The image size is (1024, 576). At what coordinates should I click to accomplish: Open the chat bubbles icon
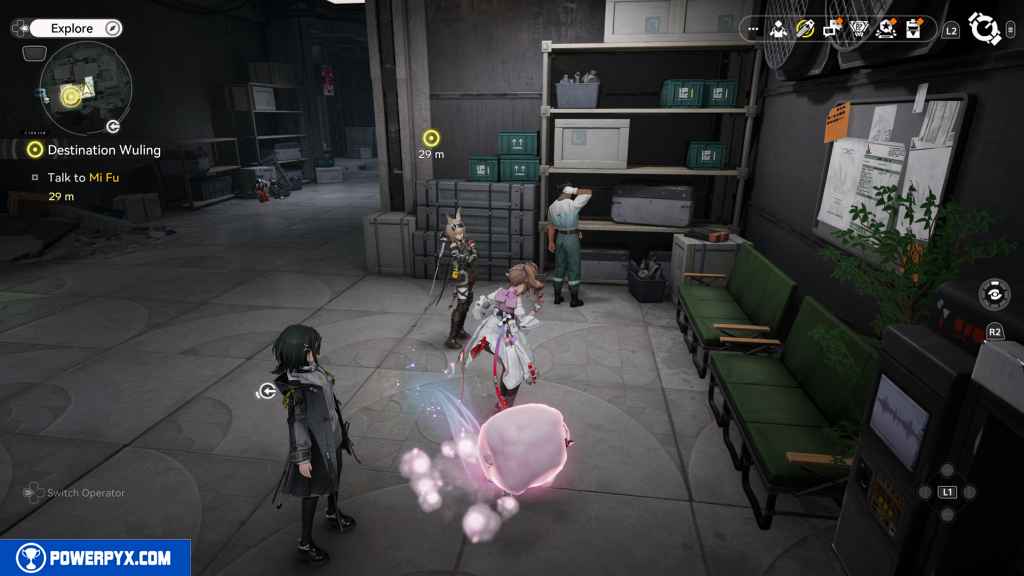(x=832, y=29)
